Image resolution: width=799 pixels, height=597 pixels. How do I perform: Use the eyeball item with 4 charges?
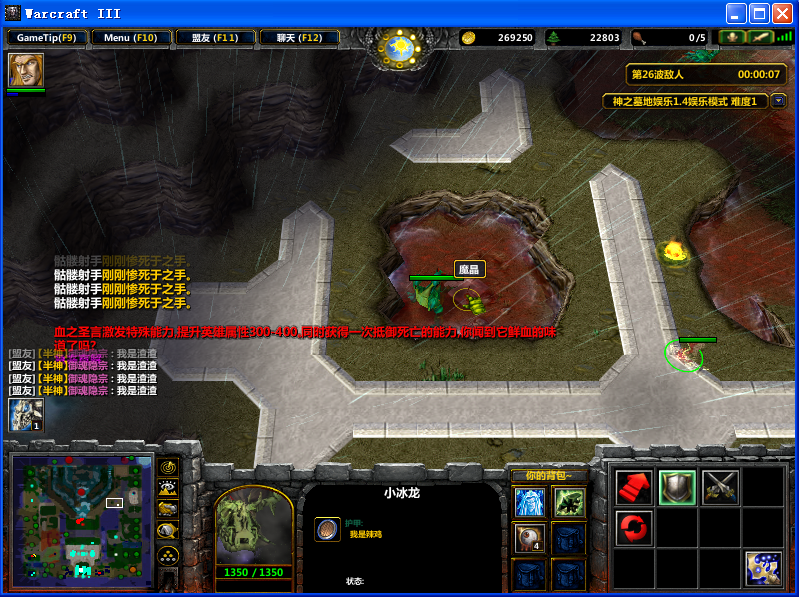[529, 538]
